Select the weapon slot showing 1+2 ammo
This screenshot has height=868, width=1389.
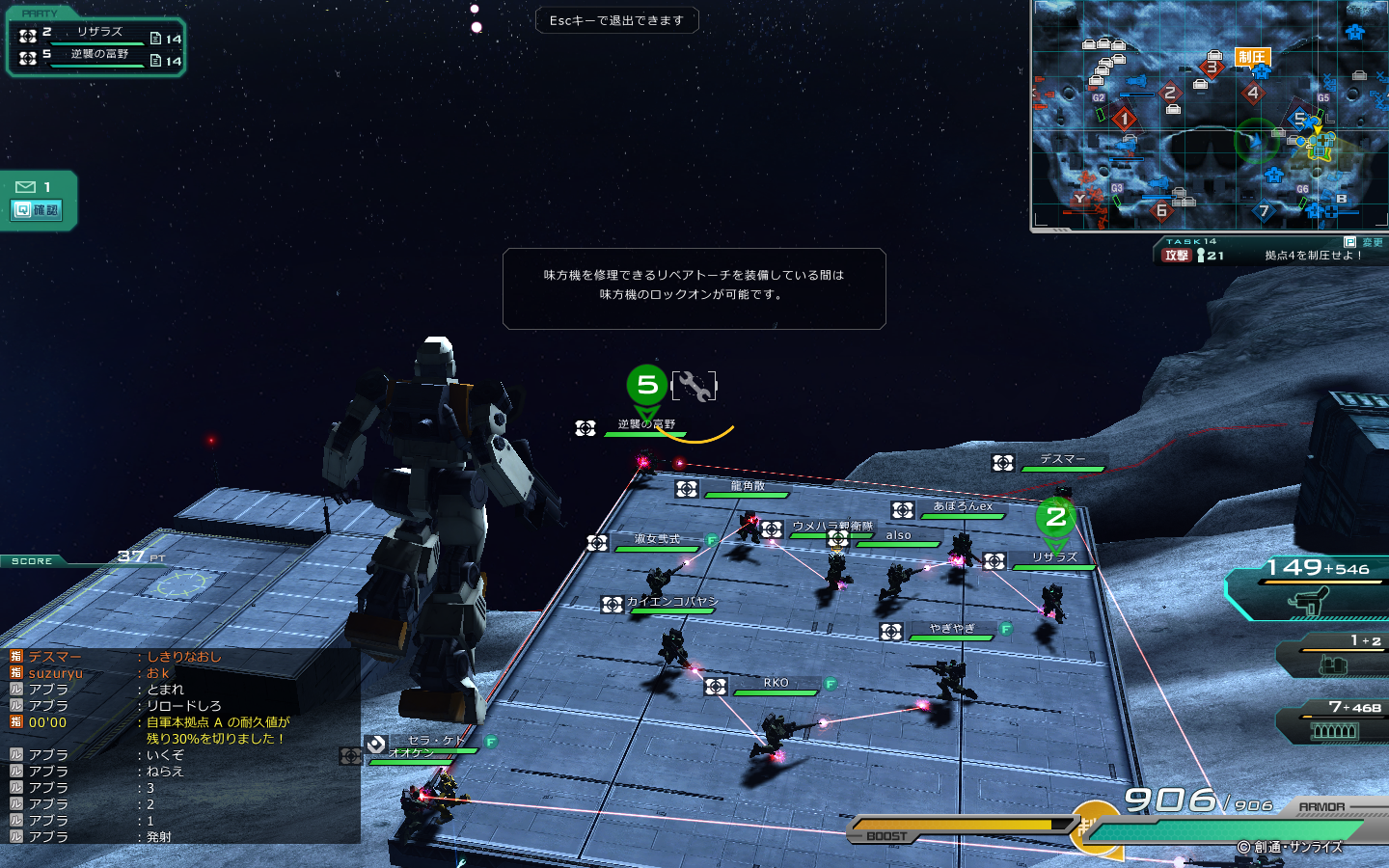(x=1335, y=657)
